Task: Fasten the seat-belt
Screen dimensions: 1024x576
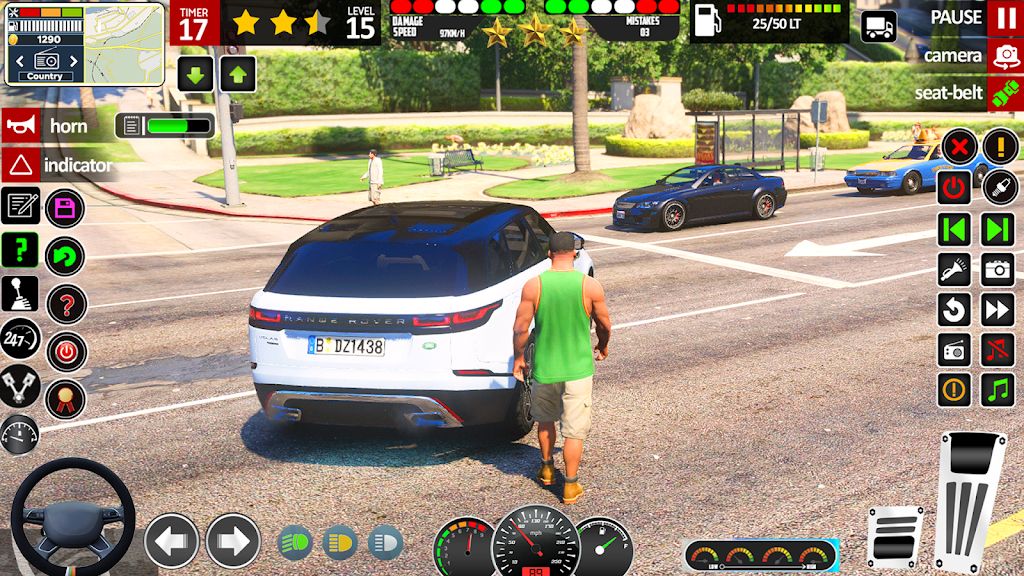Action: [x=1004, y=94]
